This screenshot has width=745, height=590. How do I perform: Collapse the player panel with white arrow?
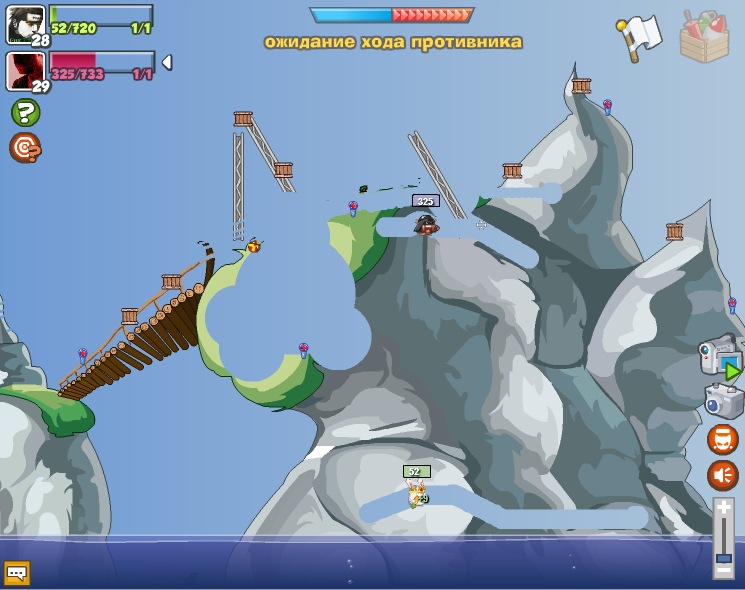pos(167,62)
